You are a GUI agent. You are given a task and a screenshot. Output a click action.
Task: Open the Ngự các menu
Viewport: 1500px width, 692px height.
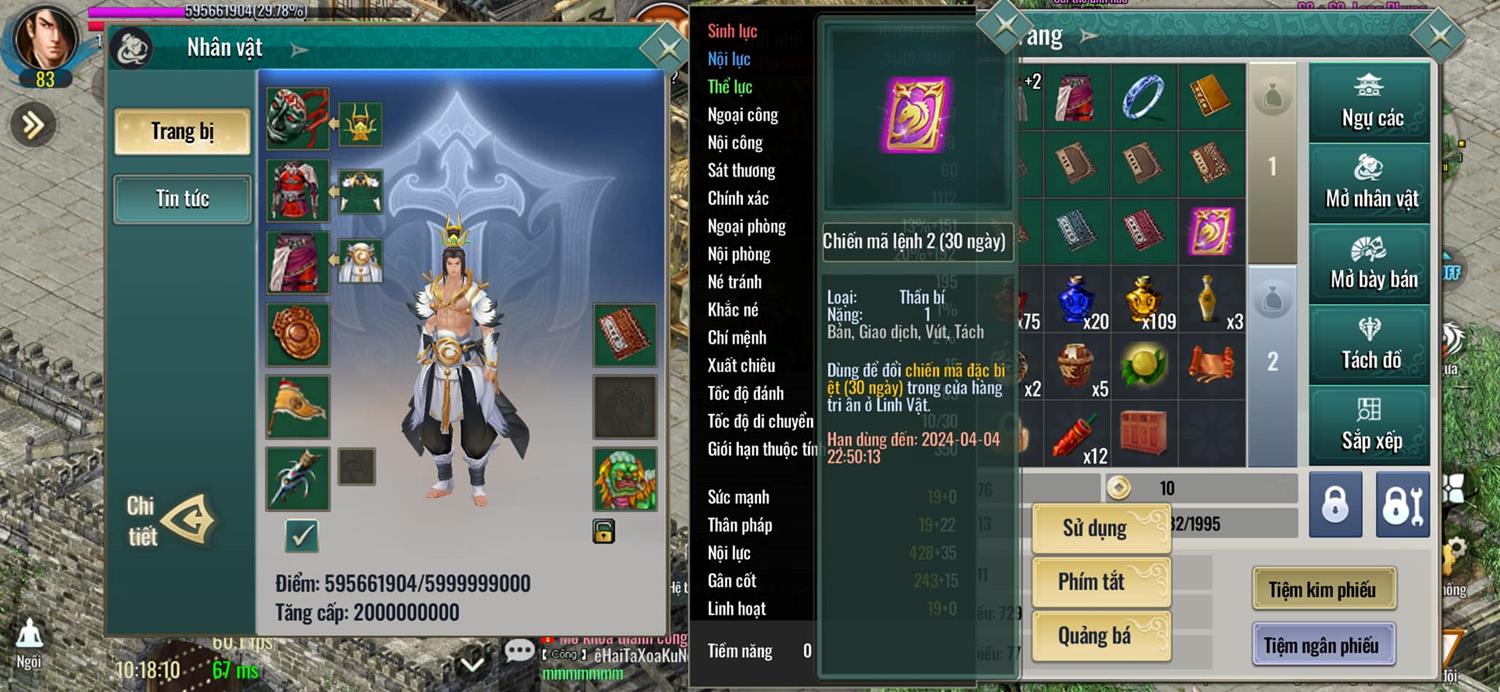coord(1371,103)
